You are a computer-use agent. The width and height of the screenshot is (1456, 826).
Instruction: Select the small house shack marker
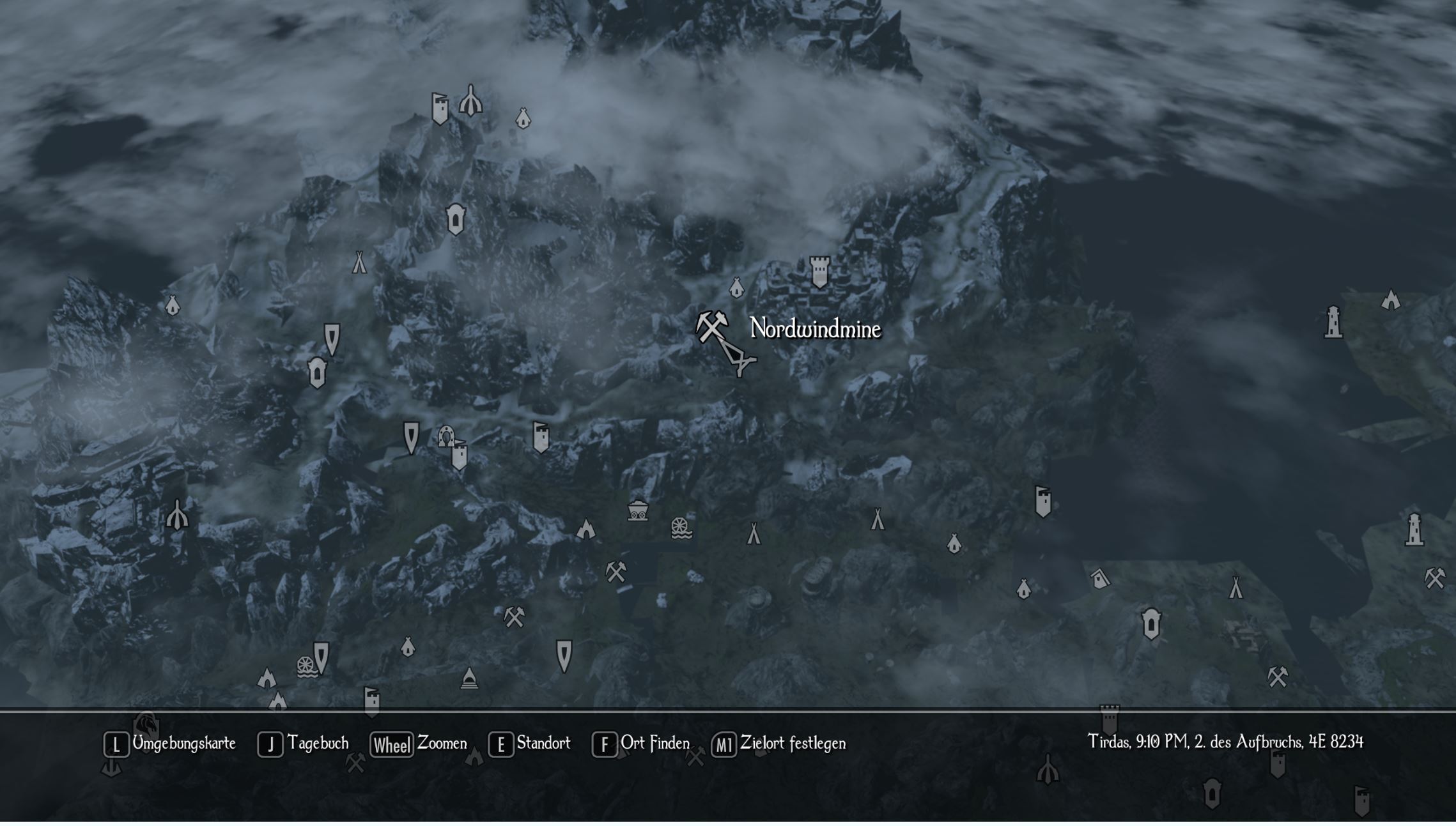1099,579
